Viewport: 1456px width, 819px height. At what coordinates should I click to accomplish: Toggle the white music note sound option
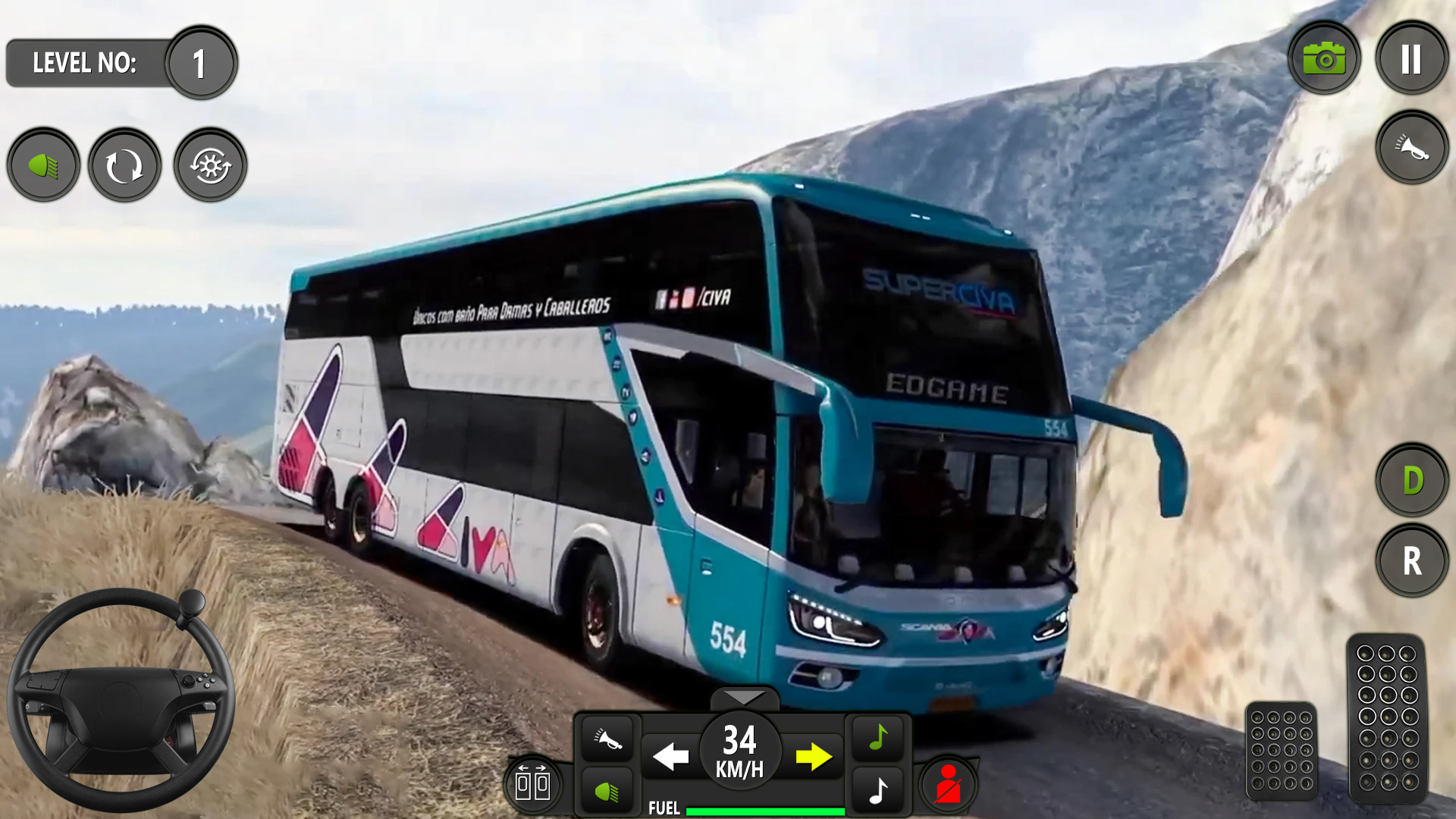(x=877, y=789)
